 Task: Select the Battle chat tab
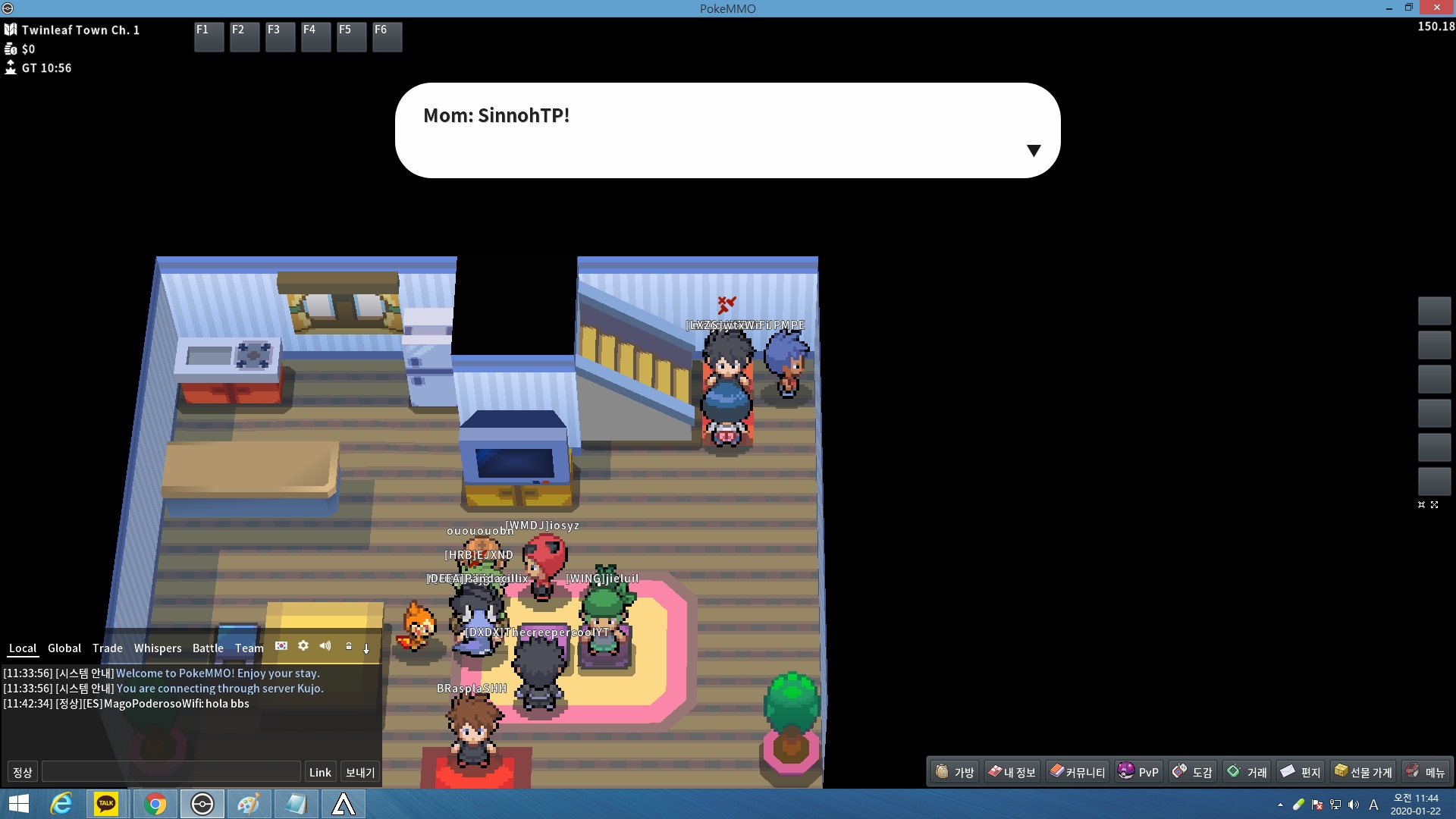[208, 648]
